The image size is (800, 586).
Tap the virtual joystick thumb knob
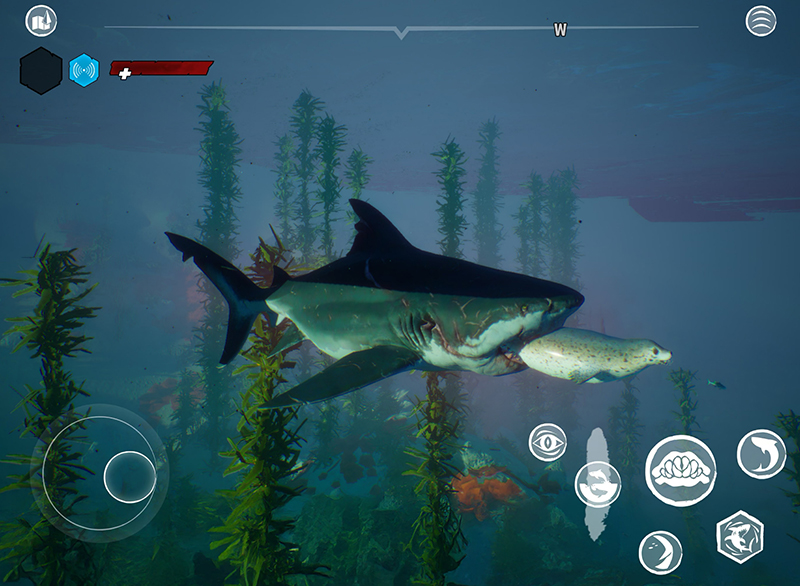129,476
